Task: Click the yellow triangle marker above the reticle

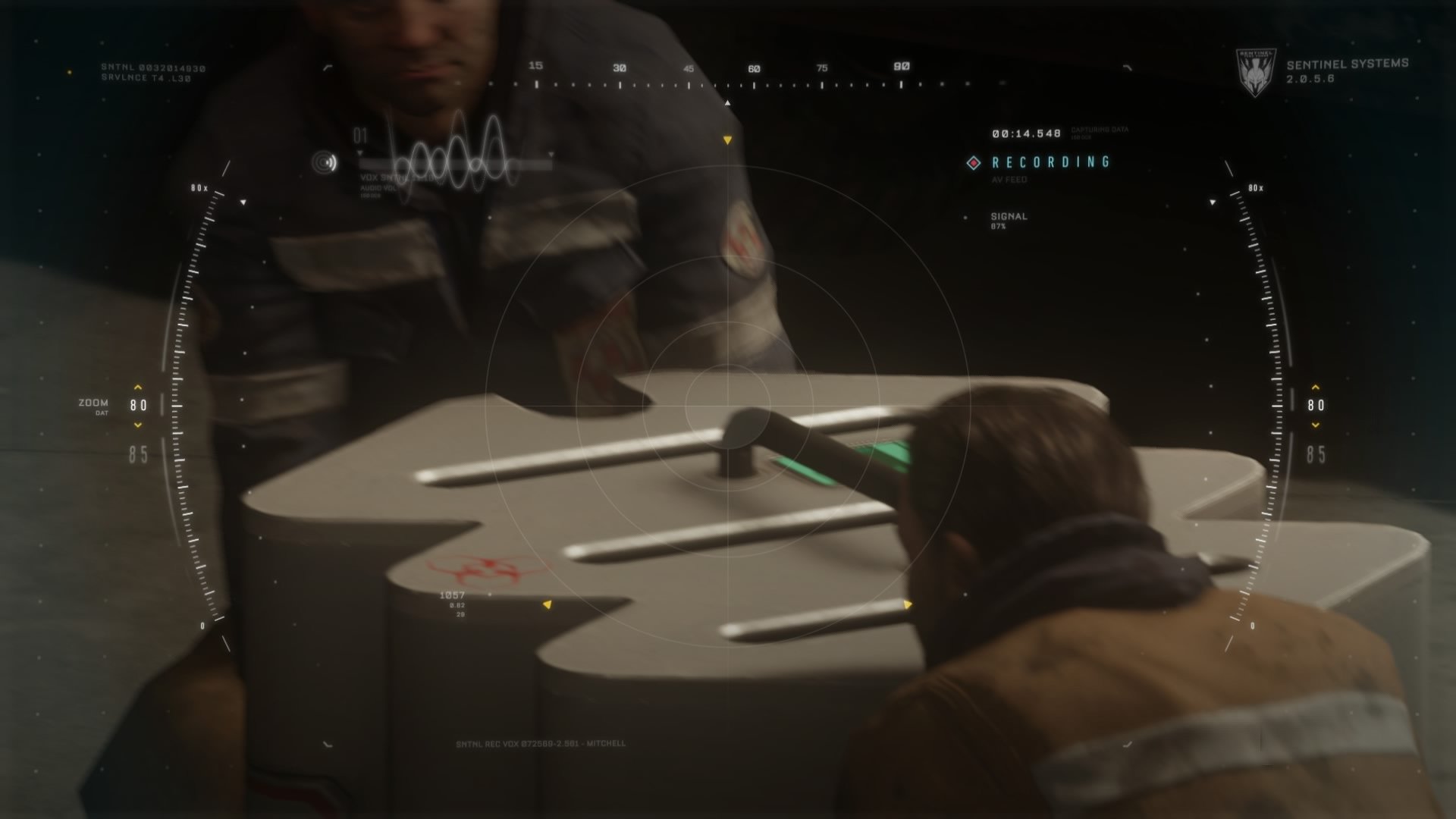Action: 728,140
